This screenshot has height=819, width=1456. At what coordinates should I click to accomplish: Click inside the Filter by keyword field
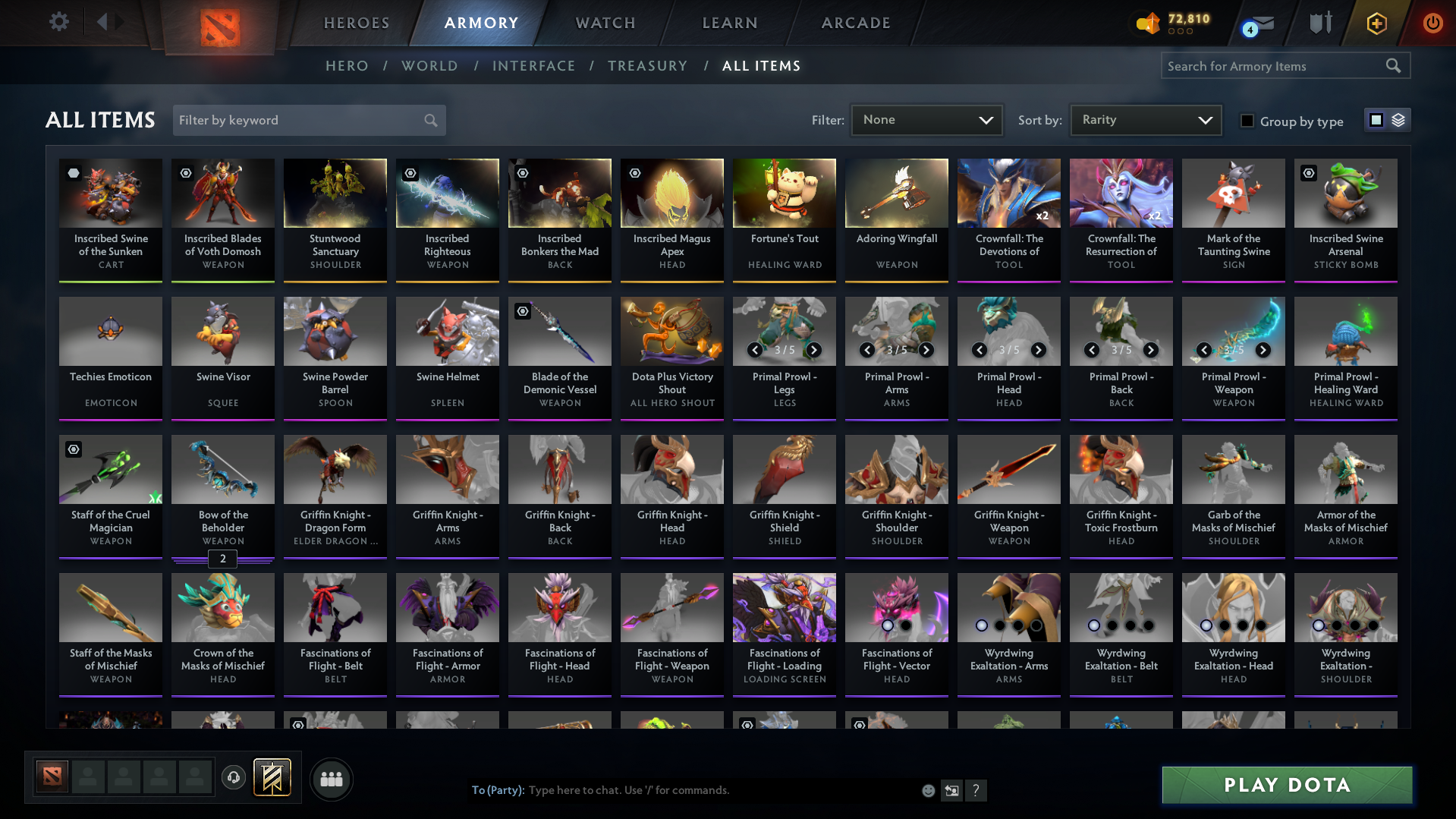[x=296, y=120]
